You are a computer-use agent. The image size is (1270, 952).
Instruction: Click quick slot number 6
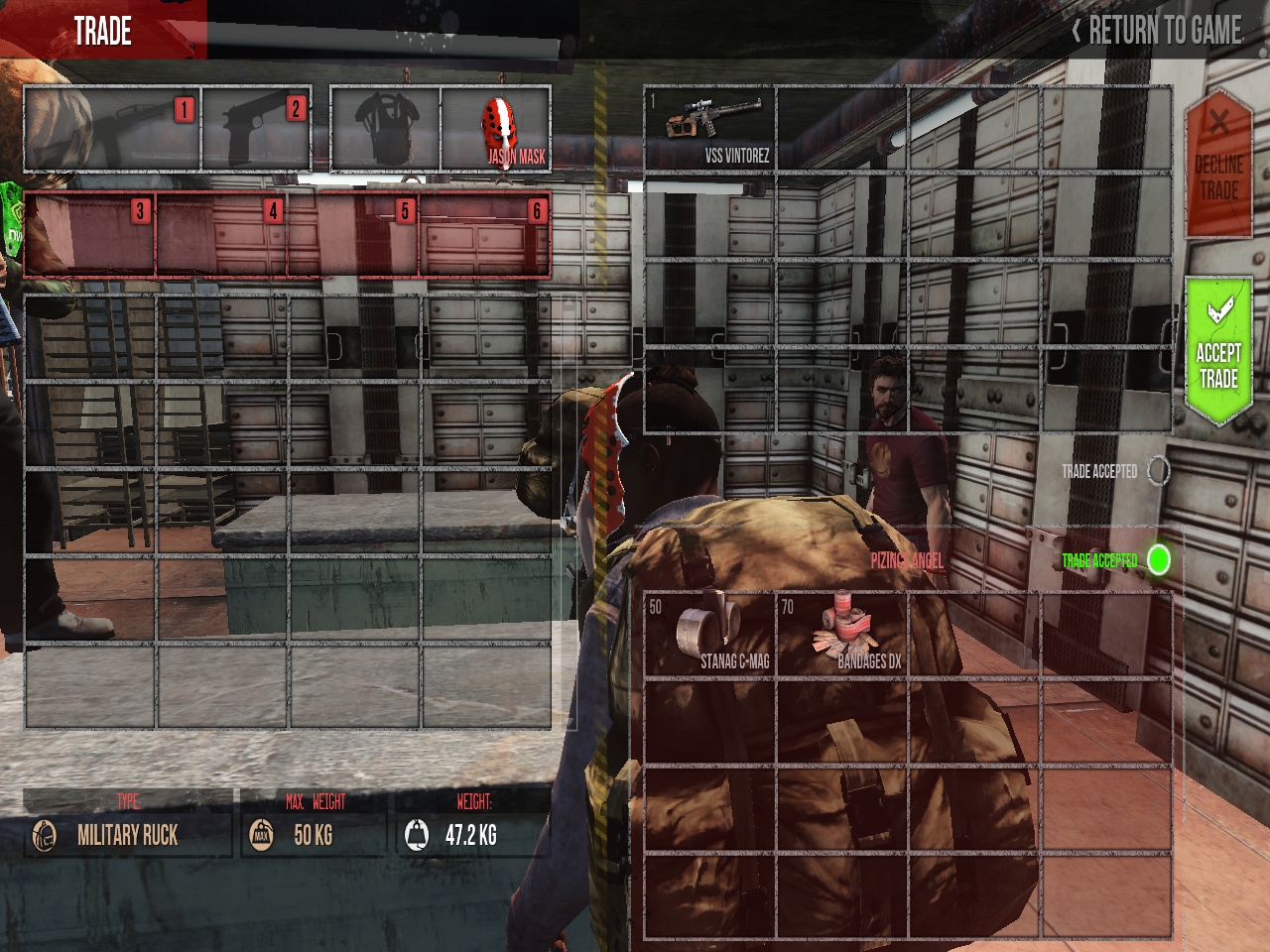[485, 235]
